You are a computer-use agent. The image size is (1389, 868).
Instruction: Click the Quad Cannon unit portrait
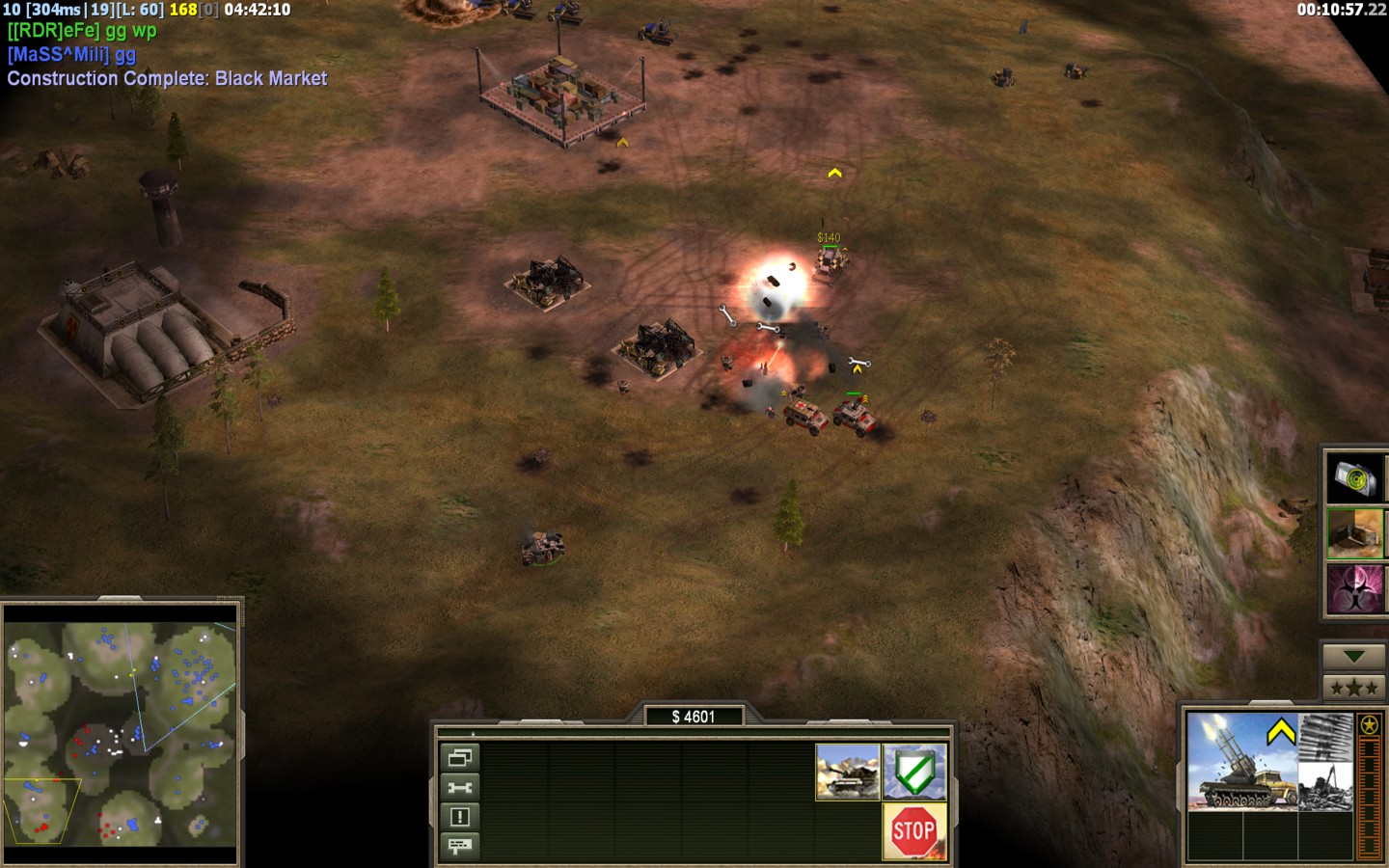pyautogui.click(x=1242, y=762)
